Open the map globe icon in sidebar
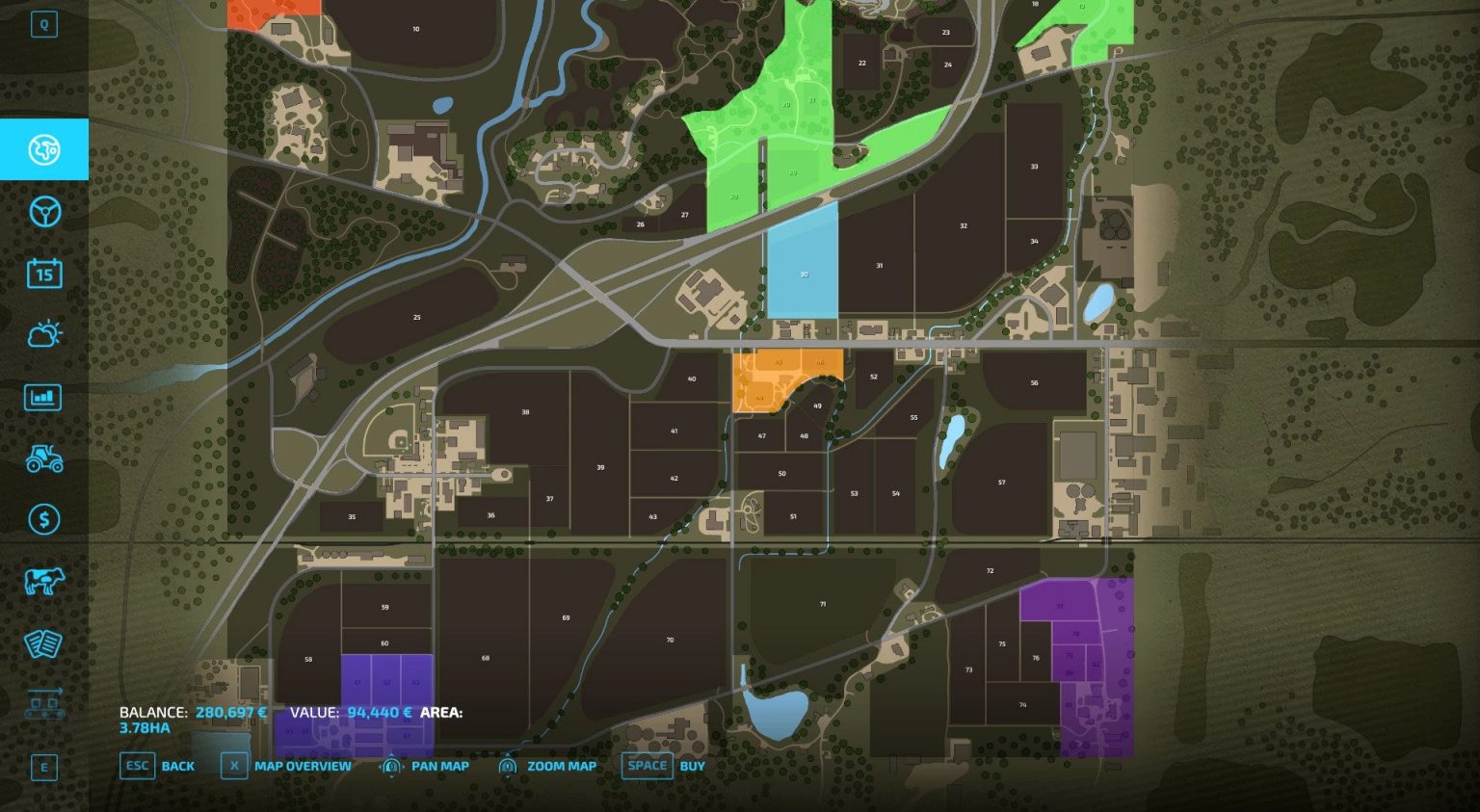1480x812 pixels. point(43,149)
